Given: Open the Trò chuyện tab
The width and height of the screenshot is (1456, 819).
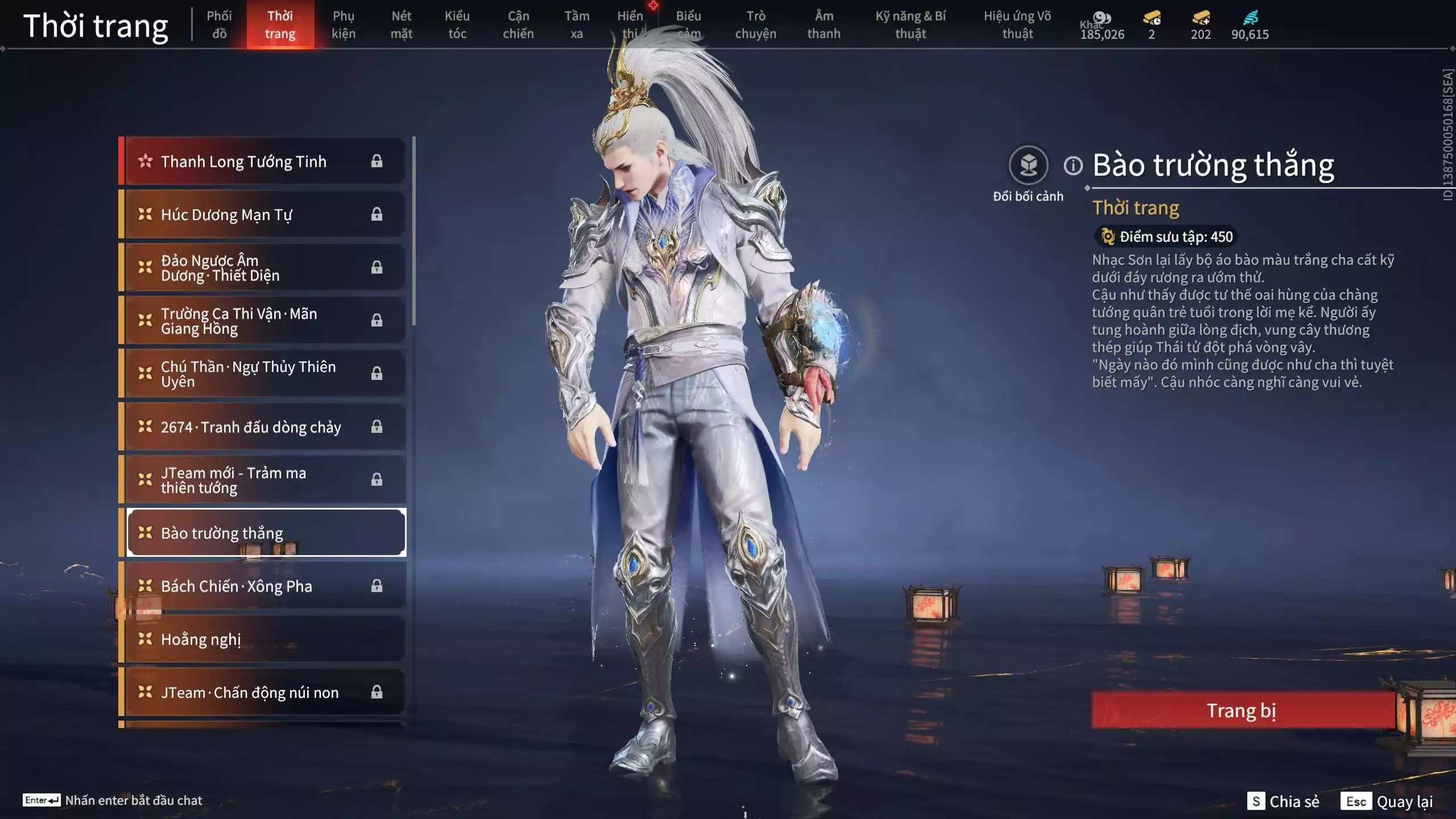Looking at the screenshot, I should coord(755,24).
